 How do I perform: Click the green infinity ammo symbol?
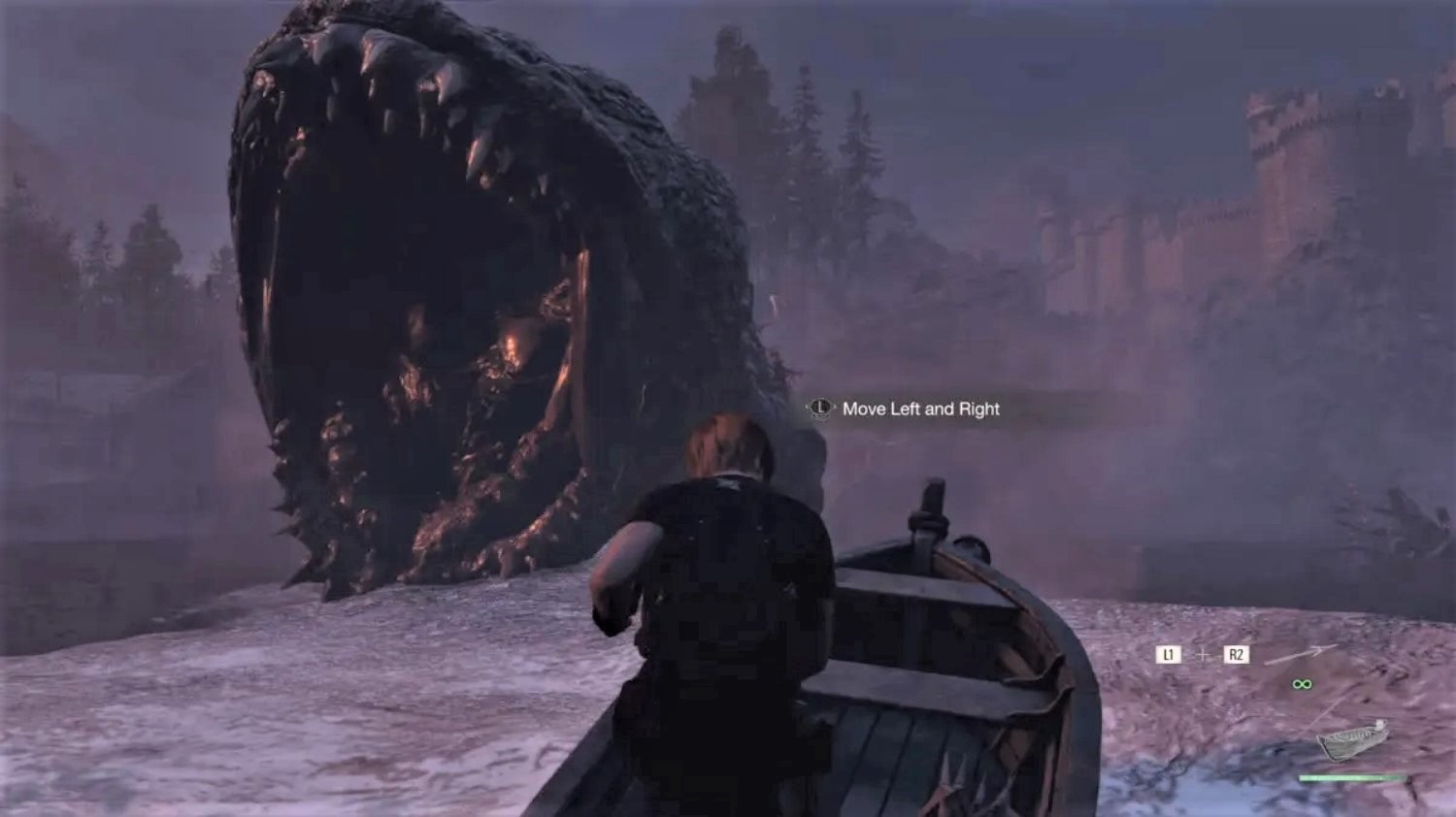tap(1303, 684)
